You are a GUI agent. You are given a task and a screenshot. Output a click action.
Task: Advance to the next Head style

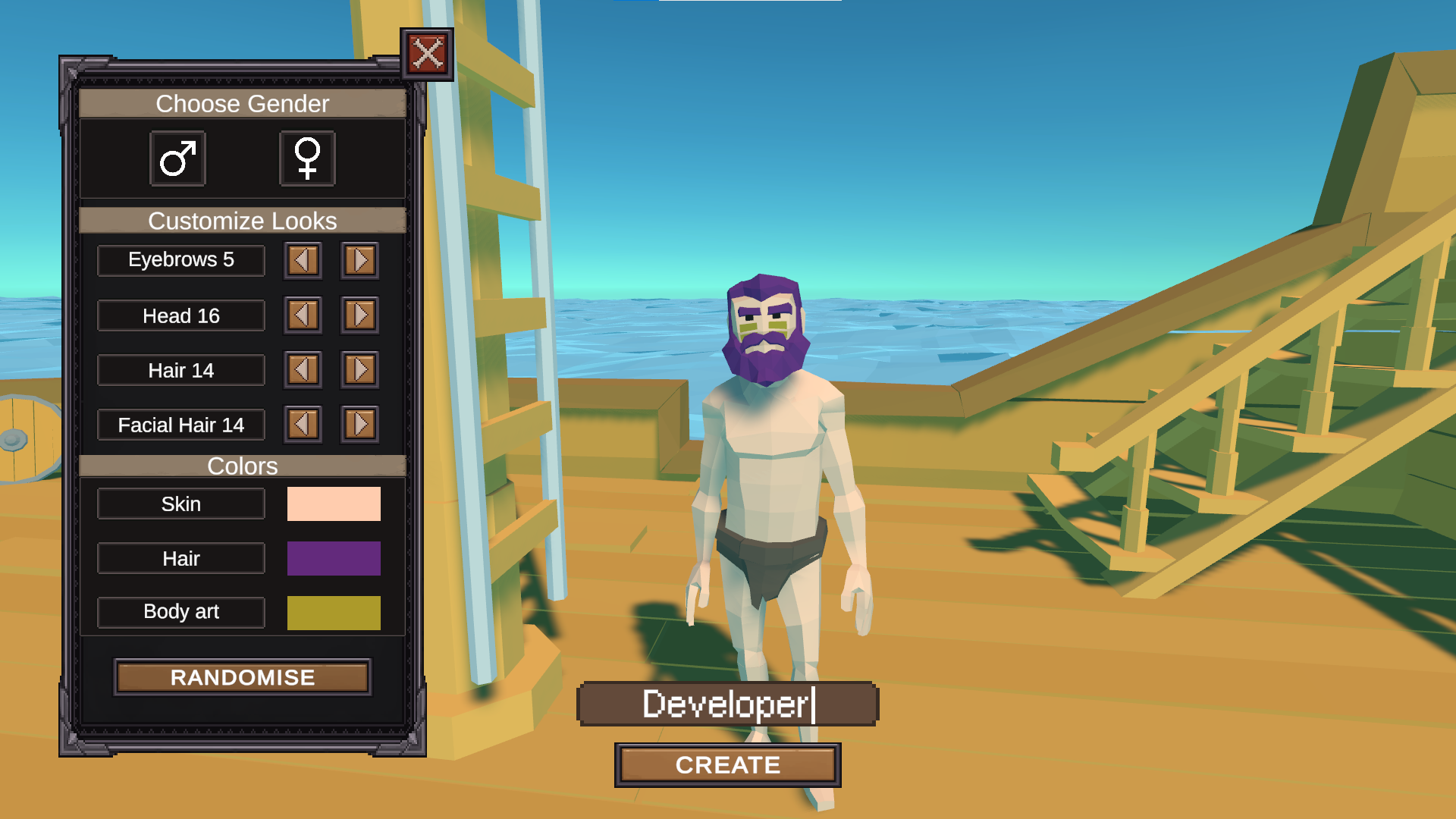[359, 315]
